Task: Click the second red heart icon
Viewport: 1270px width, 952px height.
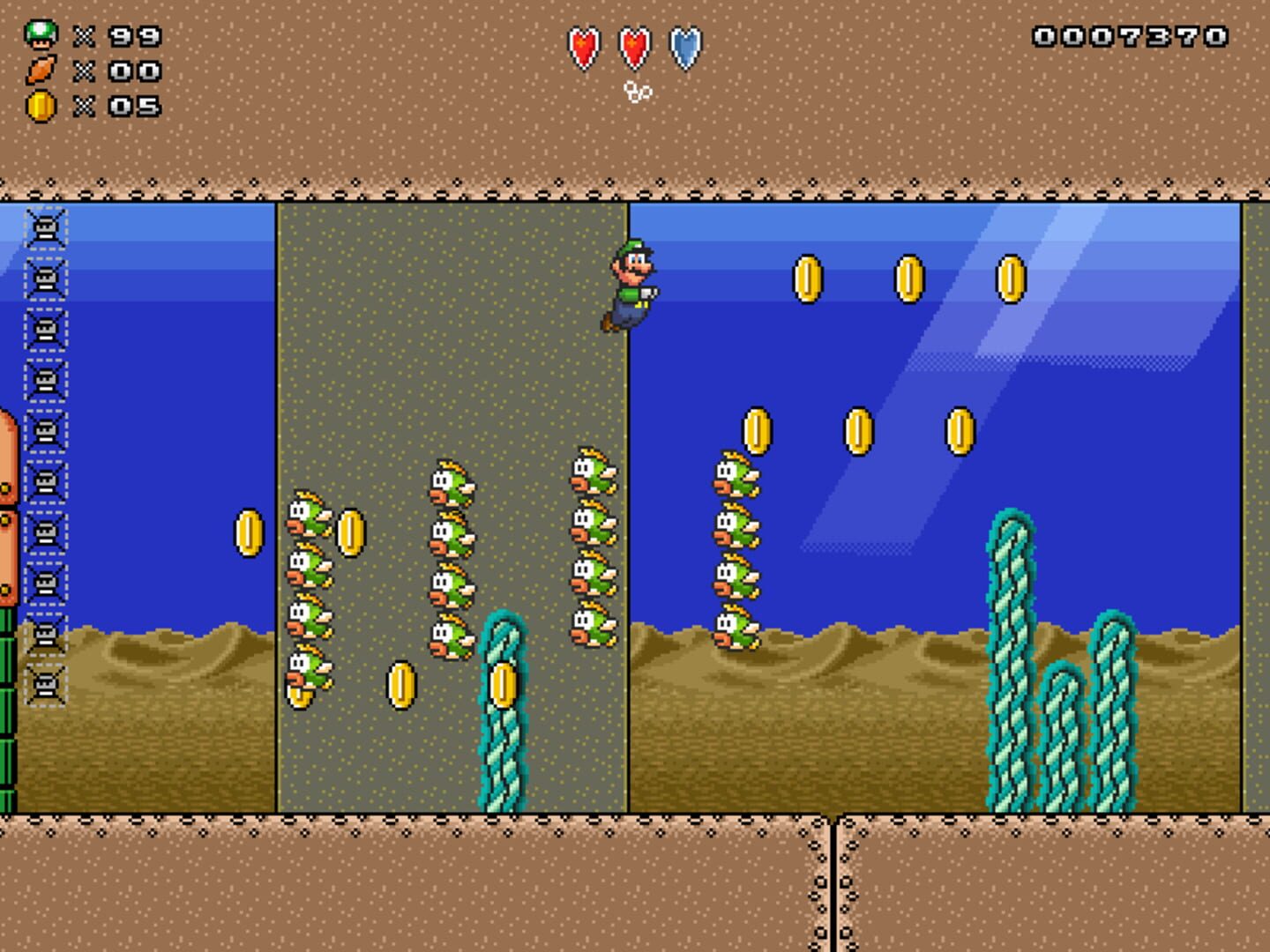Action: 633,49
